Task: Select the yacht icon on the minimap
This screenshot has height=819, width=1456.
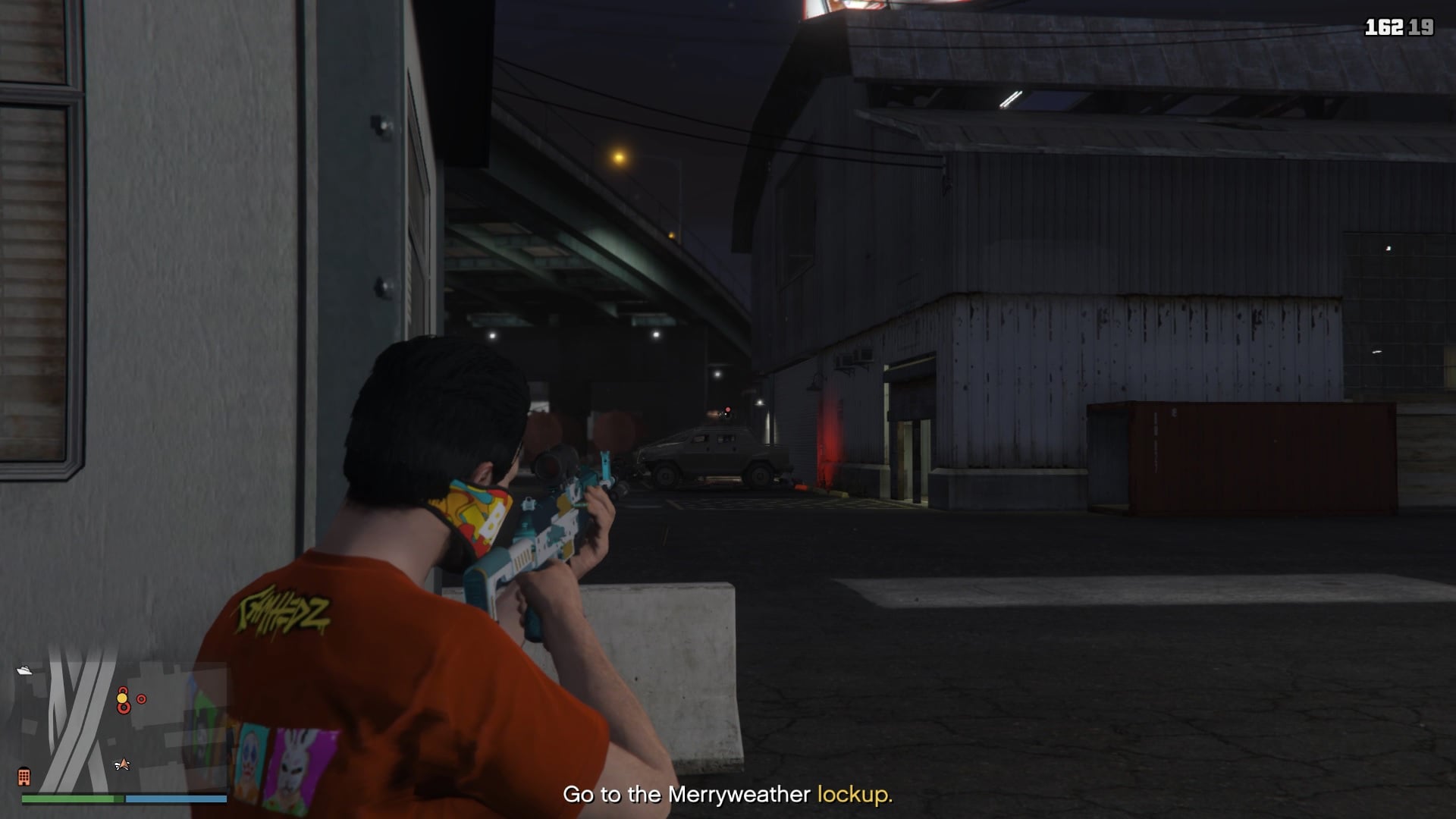Action: coord(25,670)
